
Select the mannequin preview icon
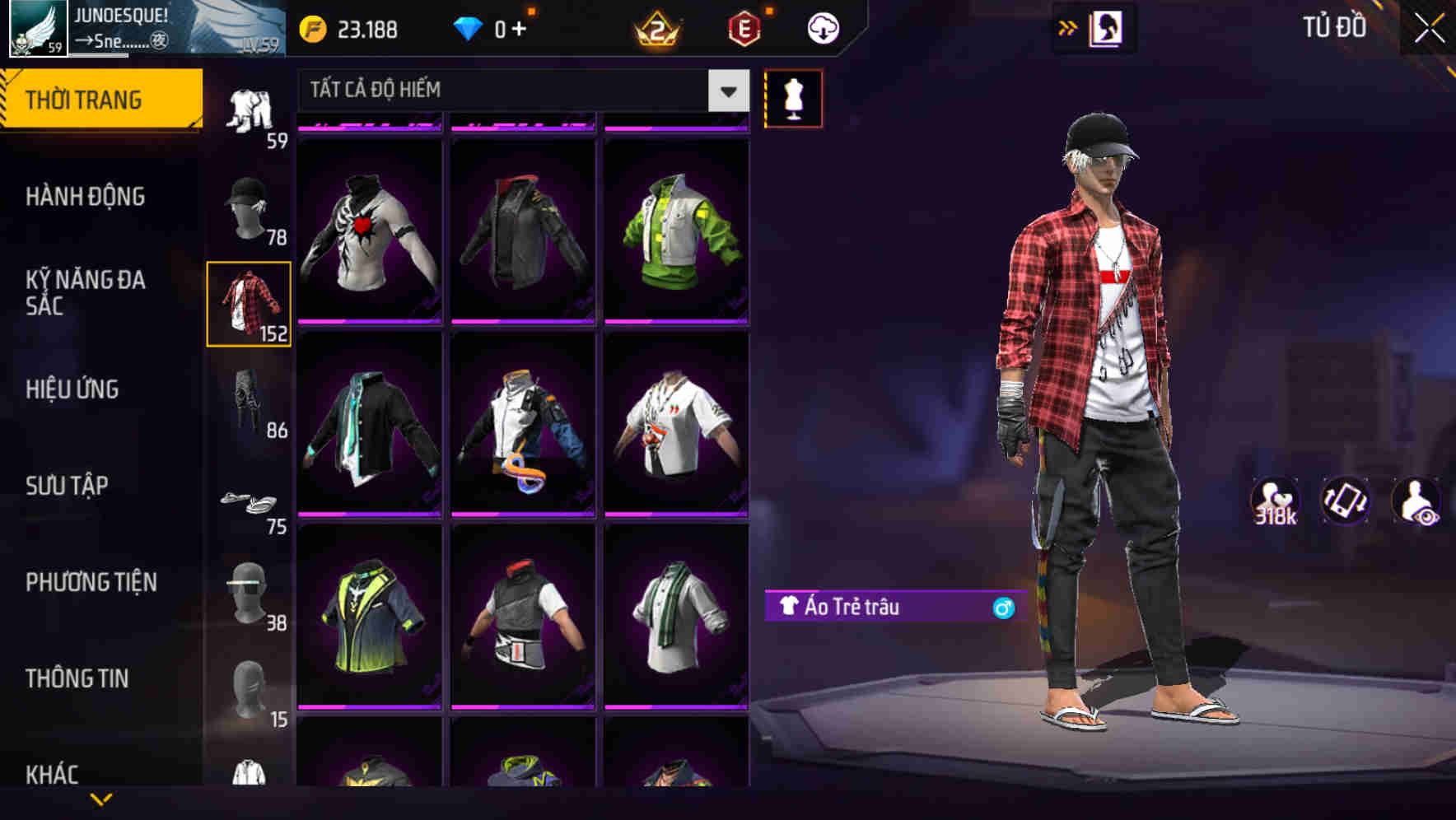pos(793,97)
